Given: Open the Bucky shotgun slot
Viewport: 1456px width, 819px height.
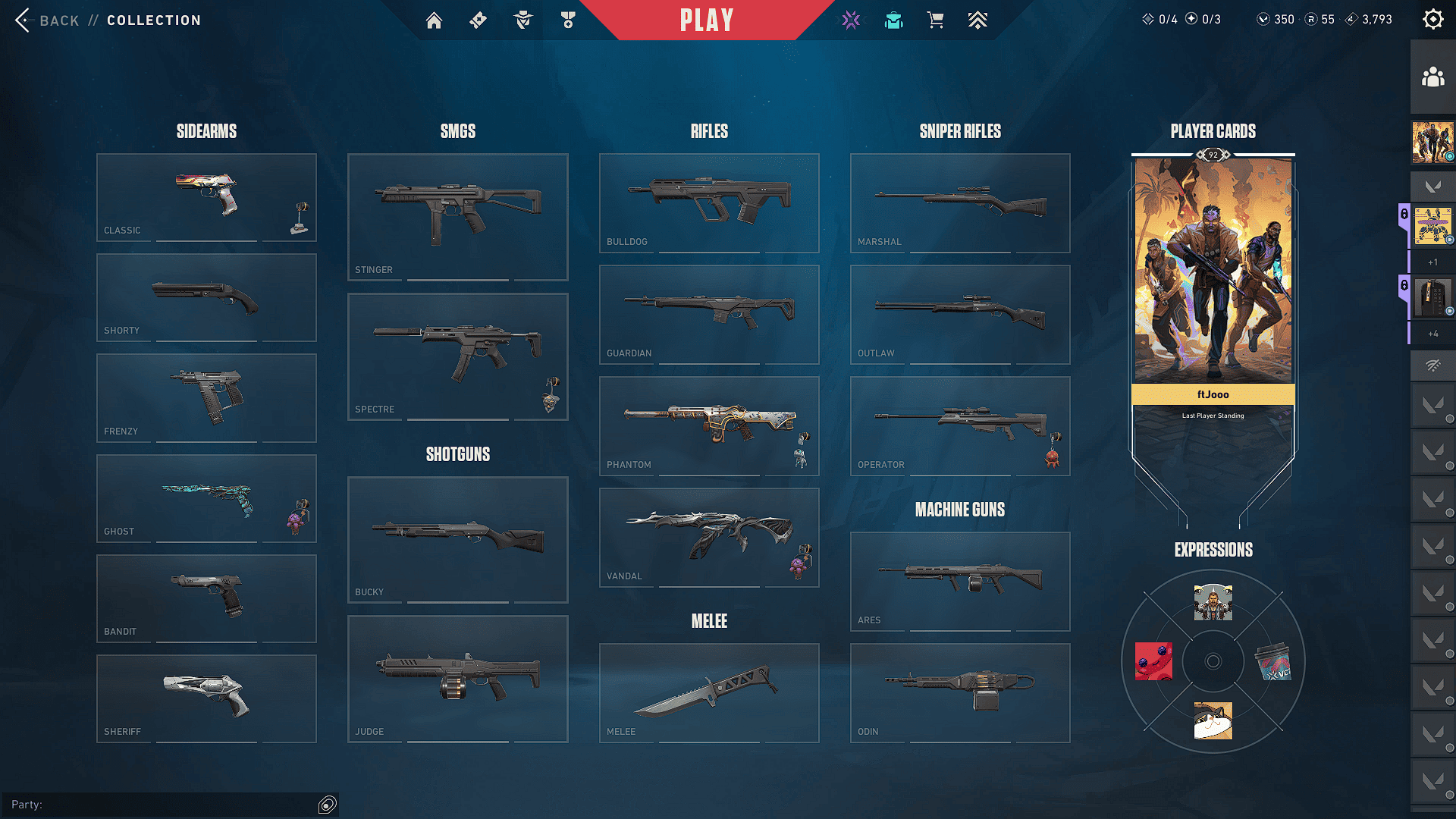Looking at the screenshot, I should click(457, 539).
